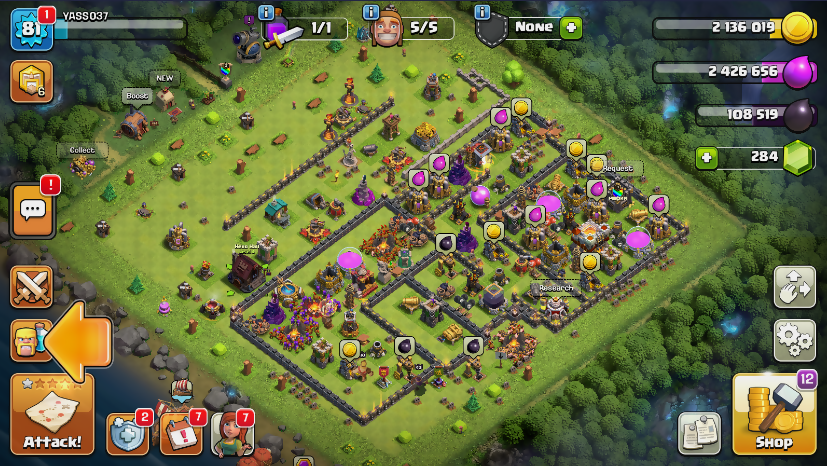
Task: Show info for the 1/1 sword counter
Action: click(266, 12)
